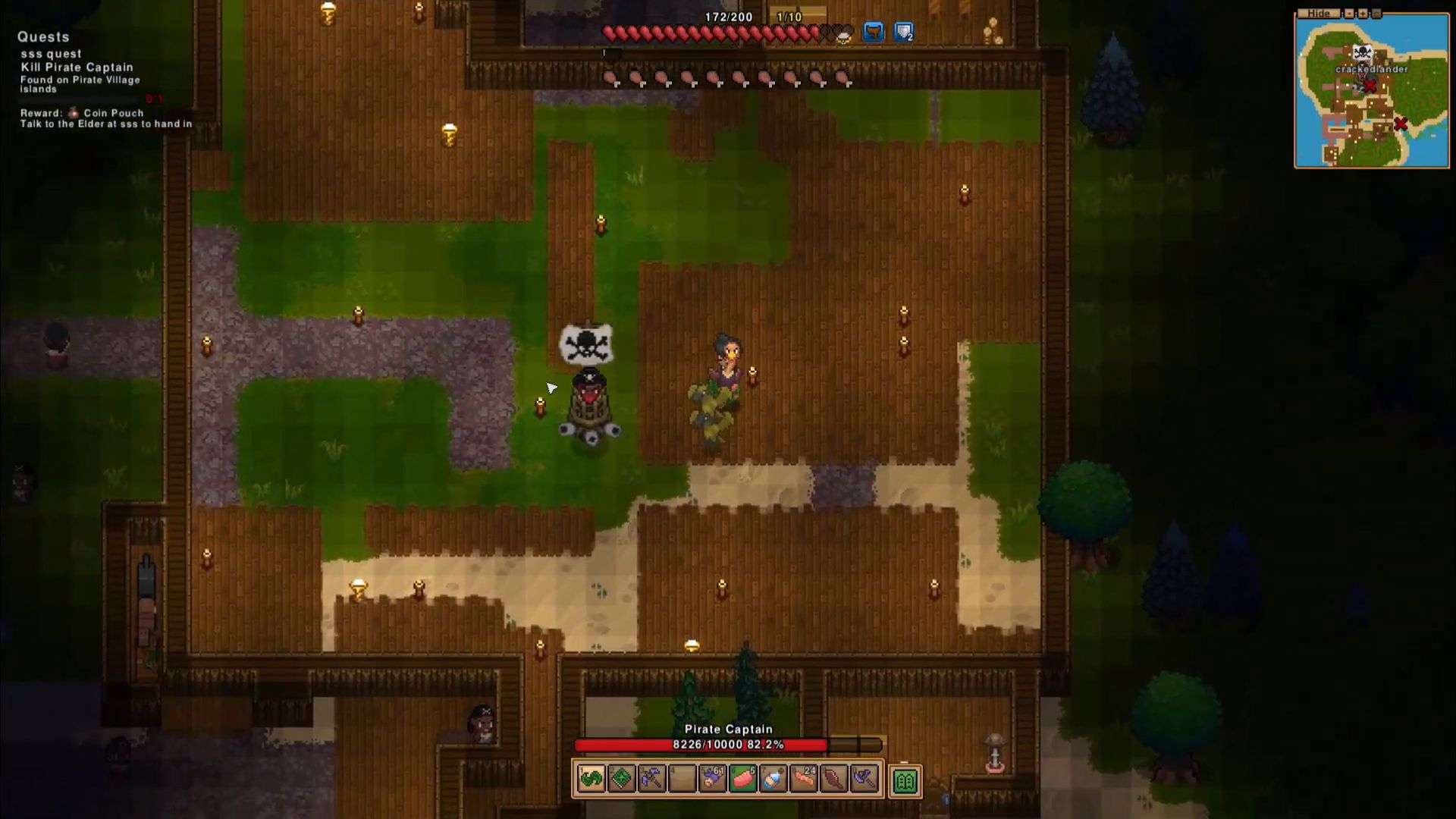The width and height of the screenshot is (1456, 819).
Task: Click the small button right of minimap plus
Action: click(x=1376, y=14)
